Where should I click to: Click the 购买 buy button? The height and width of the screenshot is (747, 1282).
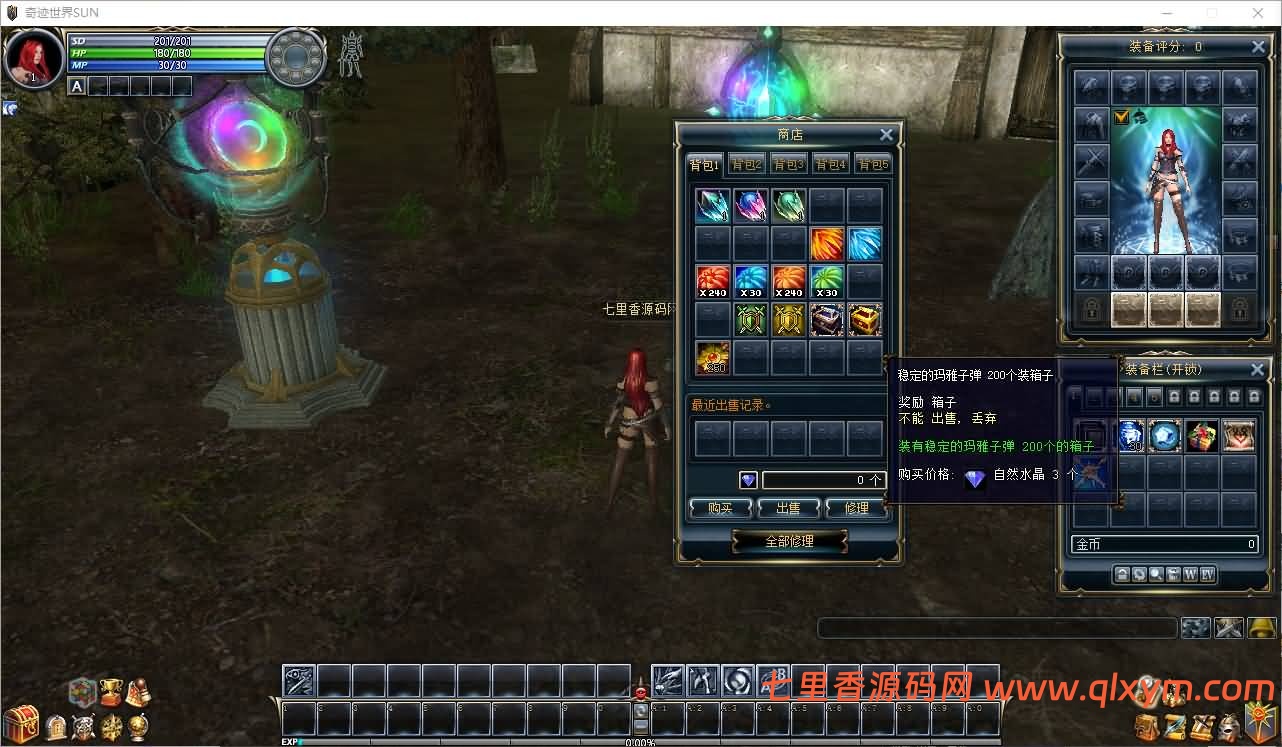tap(720, 508)
